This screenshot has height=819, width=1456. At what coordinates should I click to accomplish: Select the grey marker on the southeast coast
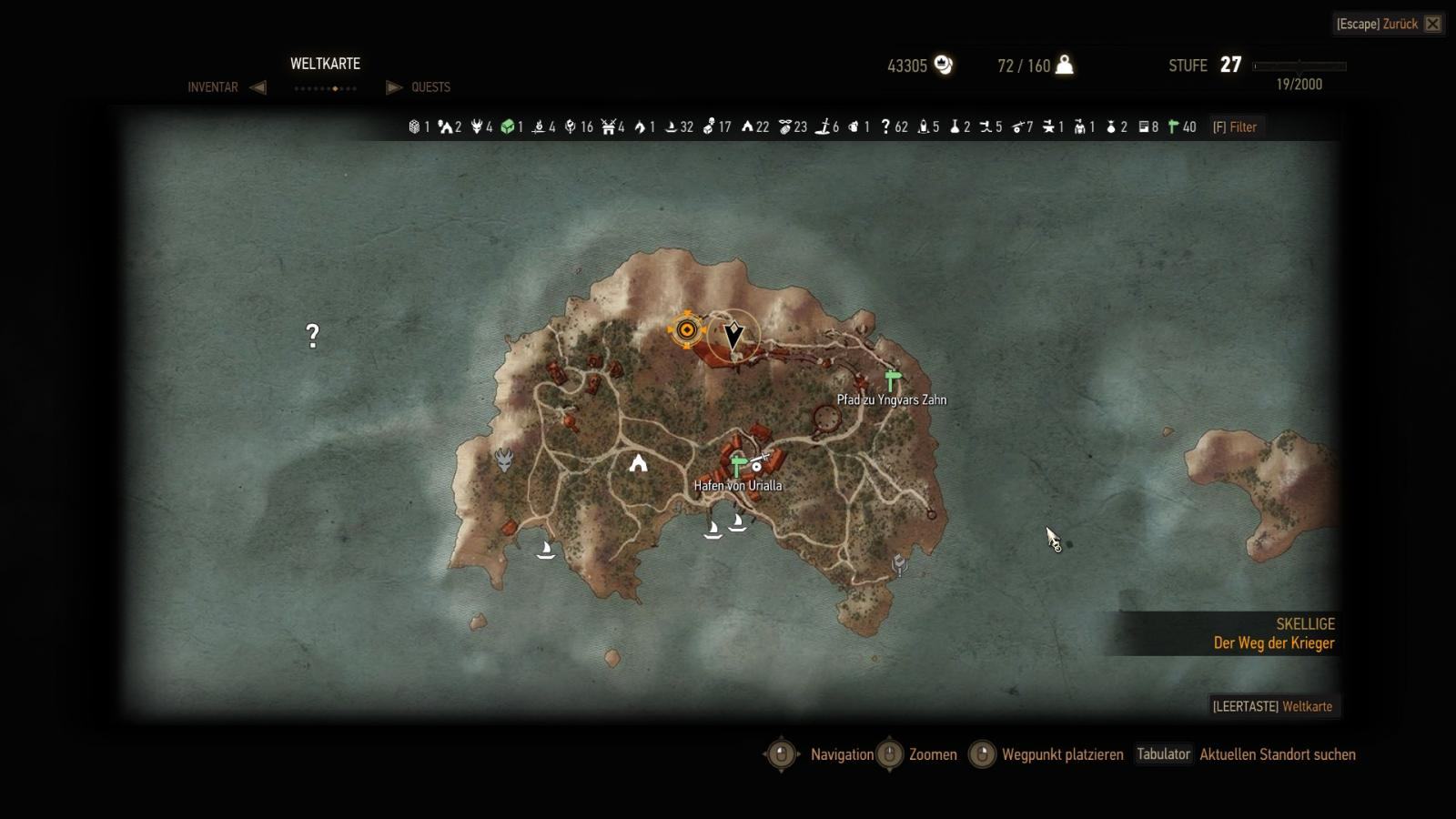pos(900,565)
